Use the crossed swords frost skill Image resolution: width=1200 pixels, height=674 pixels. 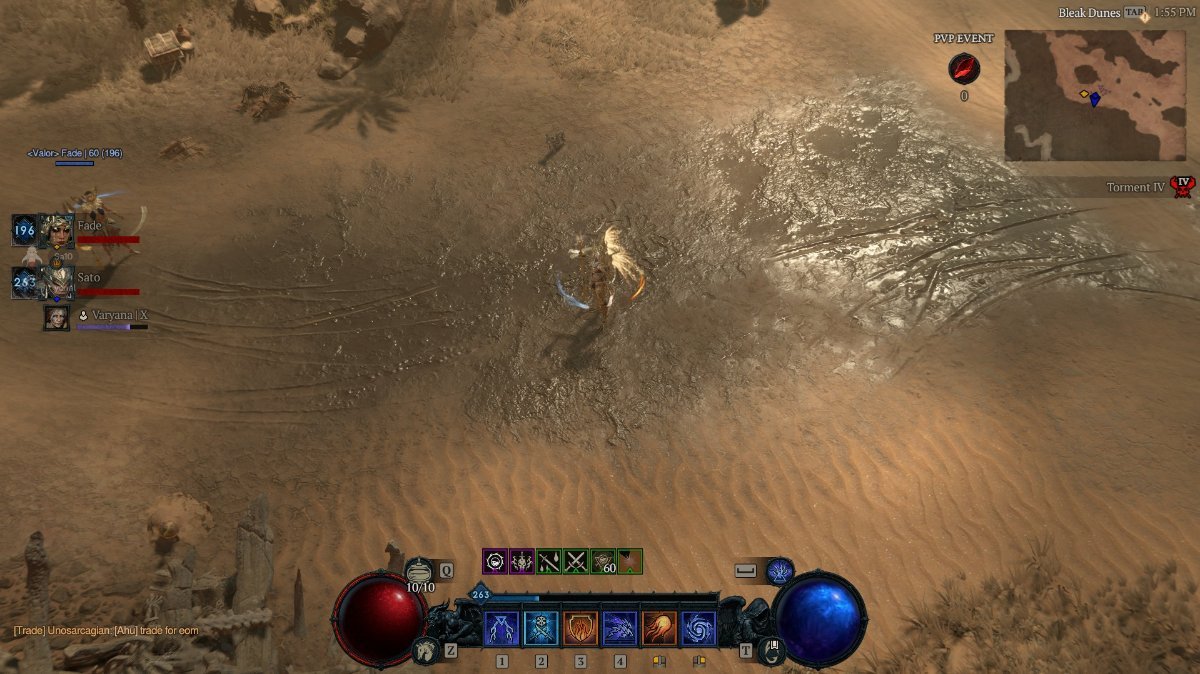coord(541,629)
